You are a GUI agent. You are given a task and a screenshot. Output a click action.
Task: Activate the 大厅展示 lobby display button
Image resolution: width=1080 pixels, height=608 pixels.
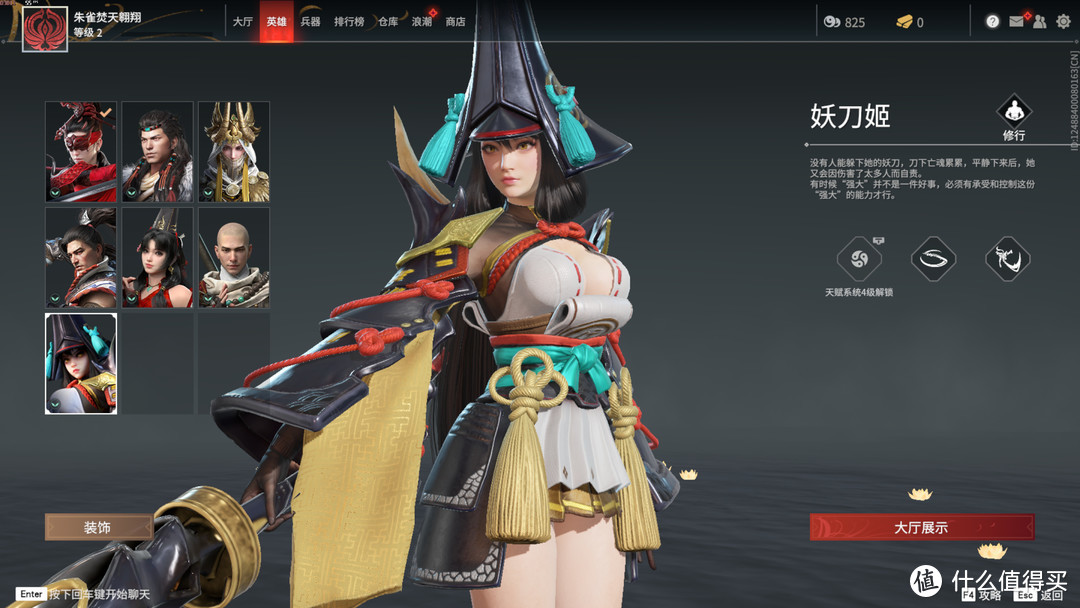[x=921, y=527]
